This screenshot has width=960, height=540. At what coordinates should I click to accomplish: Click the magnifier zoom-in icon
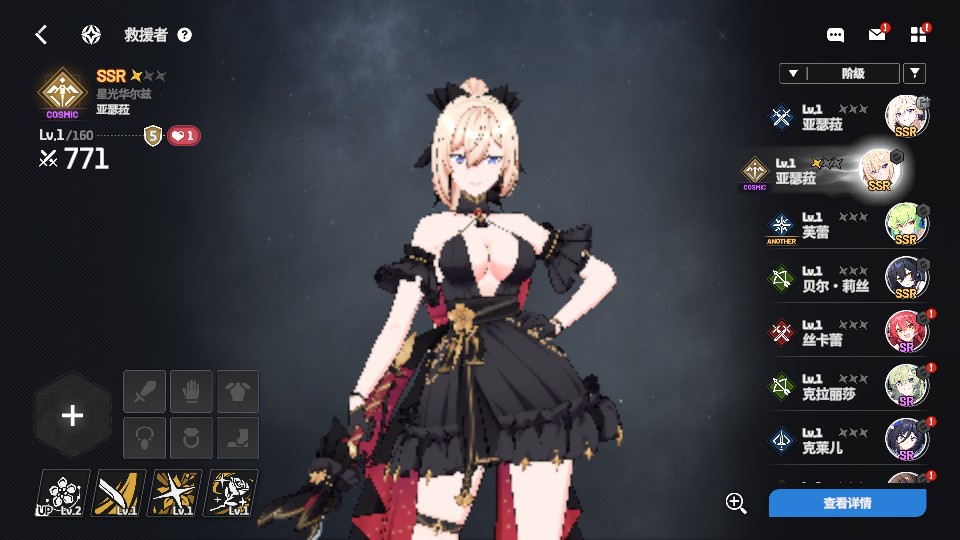coord(737,503)
